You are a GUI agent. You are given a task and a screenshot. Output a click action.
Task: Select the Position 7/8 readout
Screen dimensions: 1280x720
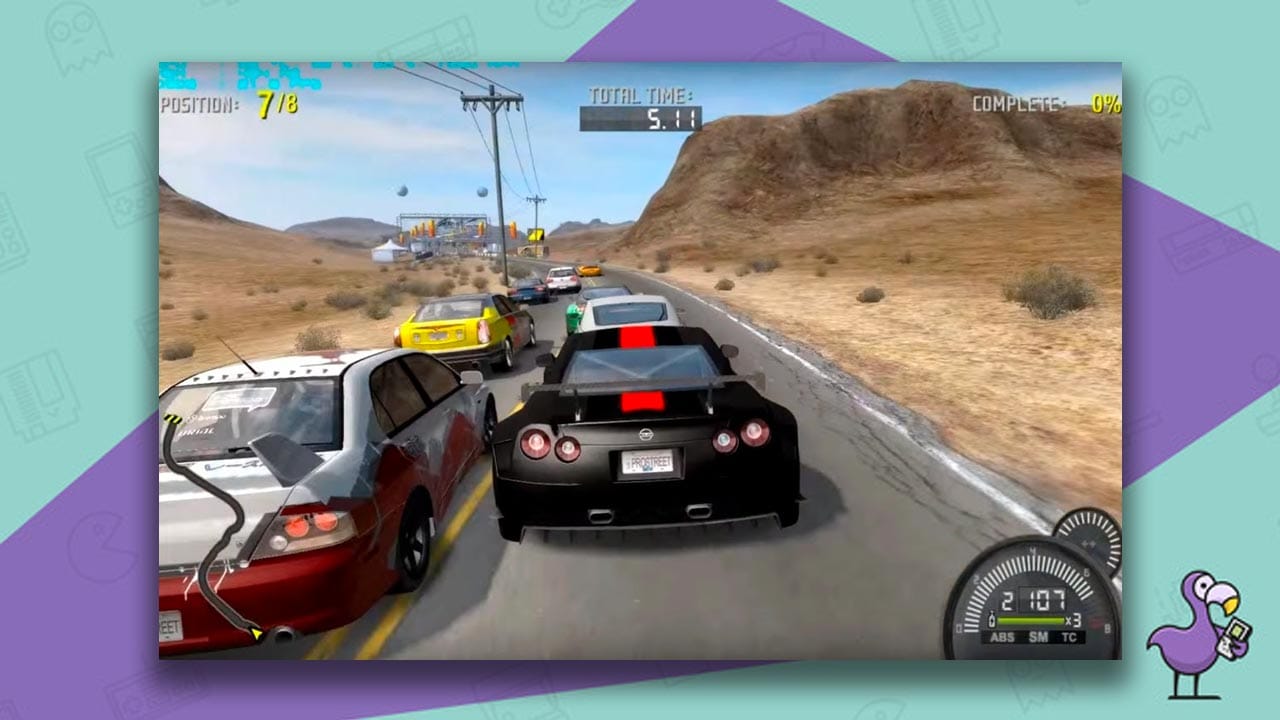[x=224, y=103]
